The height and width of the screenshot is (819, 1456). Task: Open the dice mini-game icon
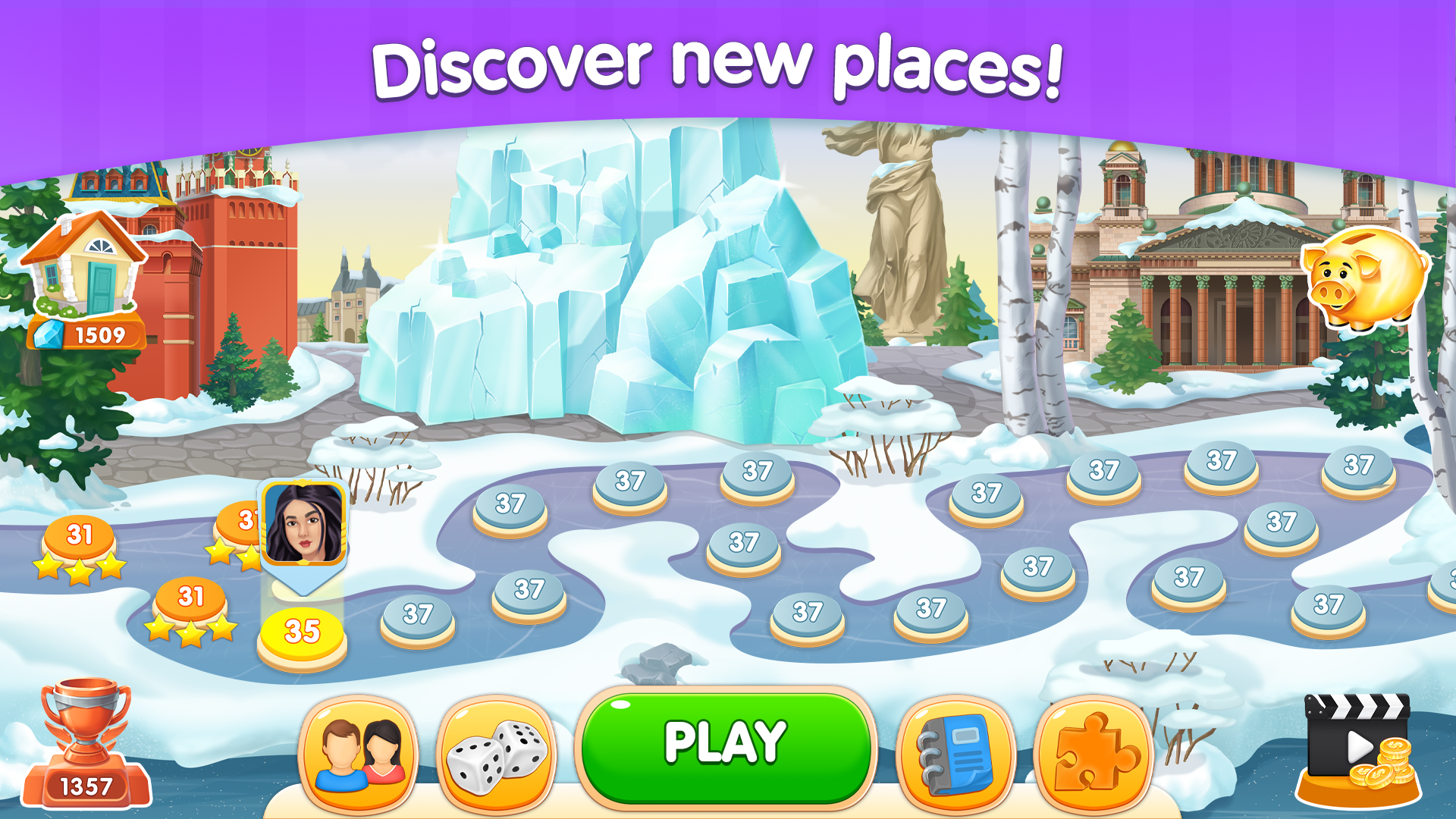coord(497,751)
